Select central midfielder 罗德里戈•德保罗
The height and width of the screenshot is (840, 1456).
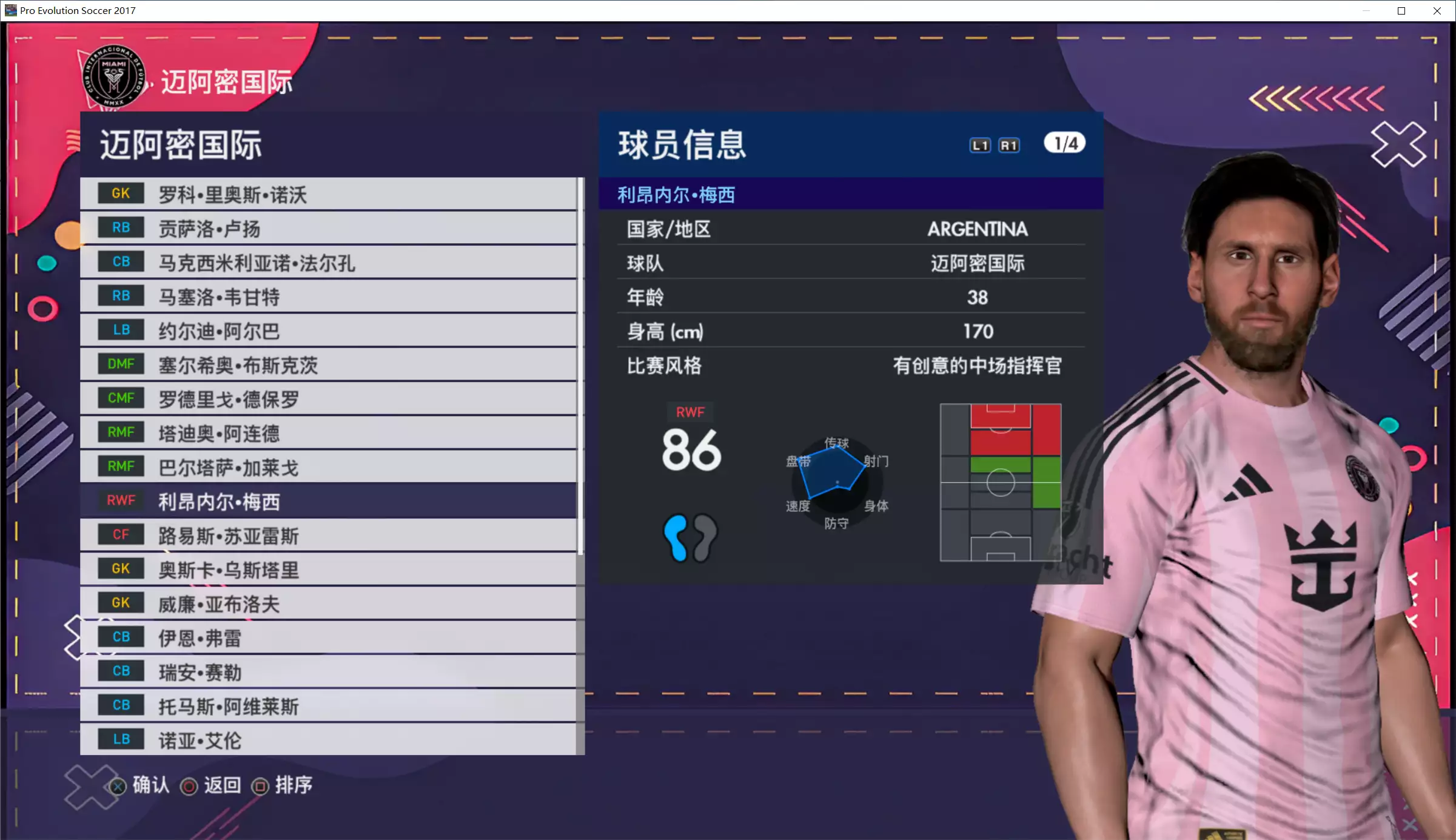point(327,399)
